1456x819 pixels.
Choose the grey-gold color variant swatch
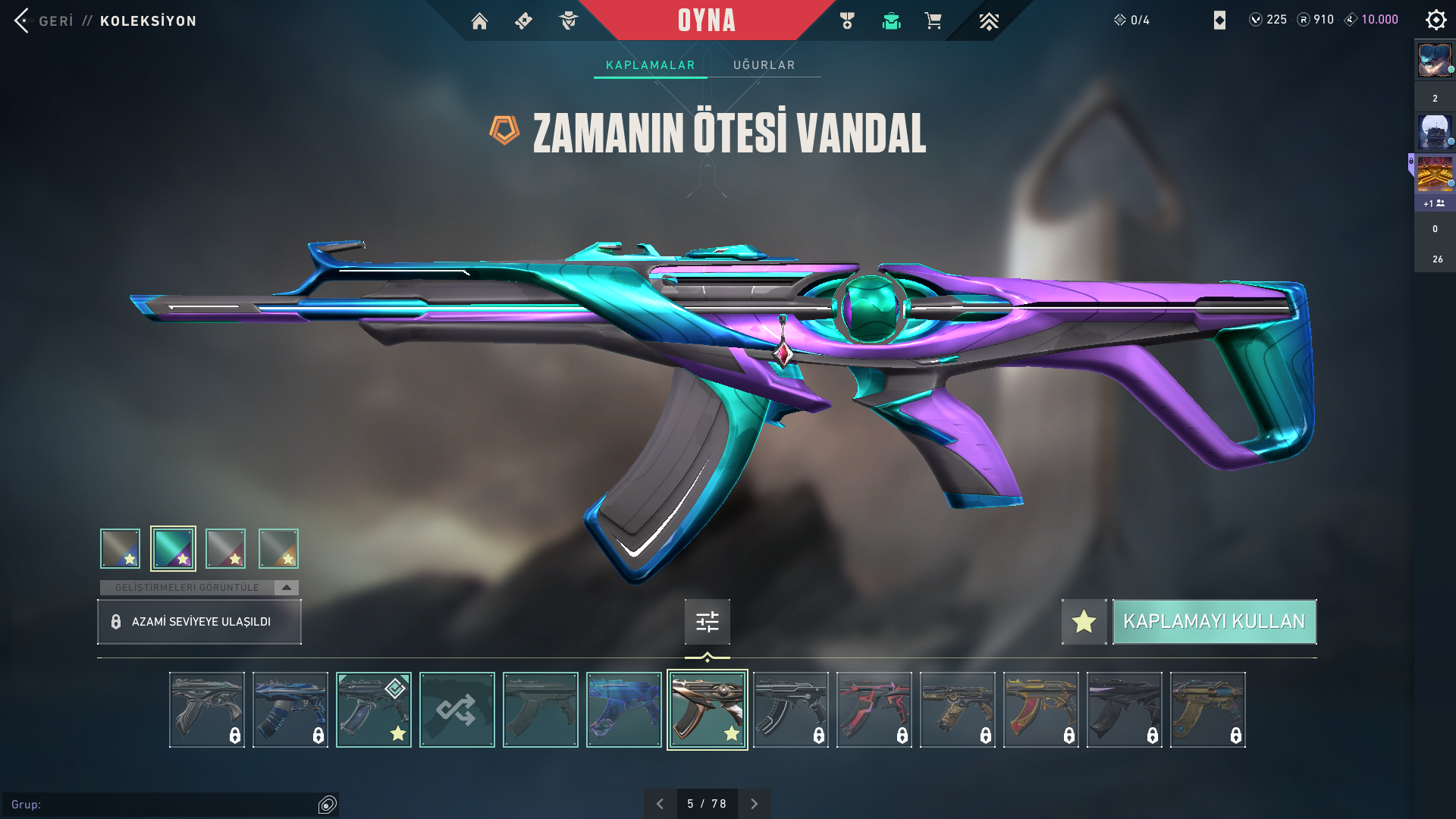coord(278,548)
